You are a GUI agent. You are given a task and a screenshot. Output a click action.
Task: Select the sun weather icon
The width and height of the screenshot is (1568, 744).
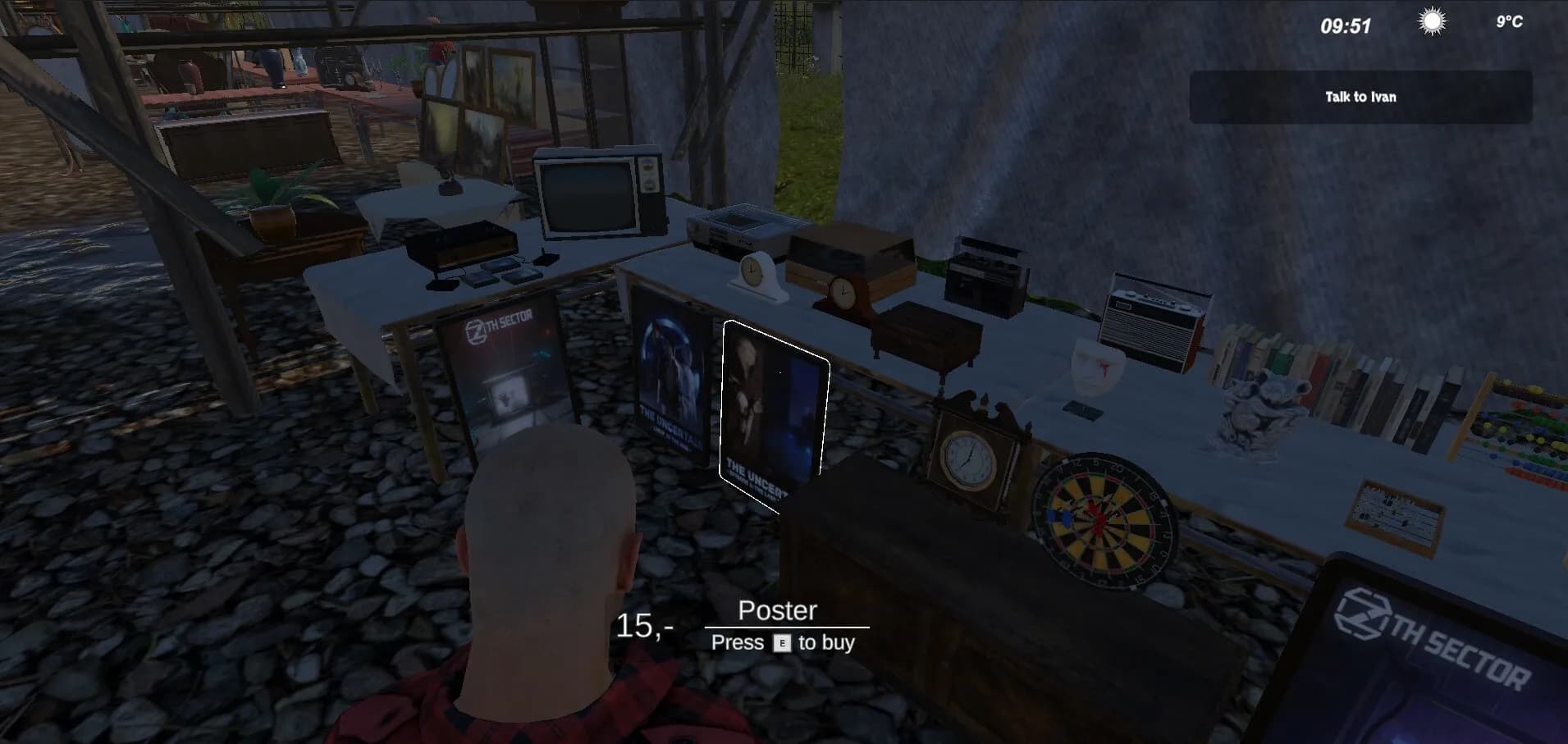coord(1429,23)
